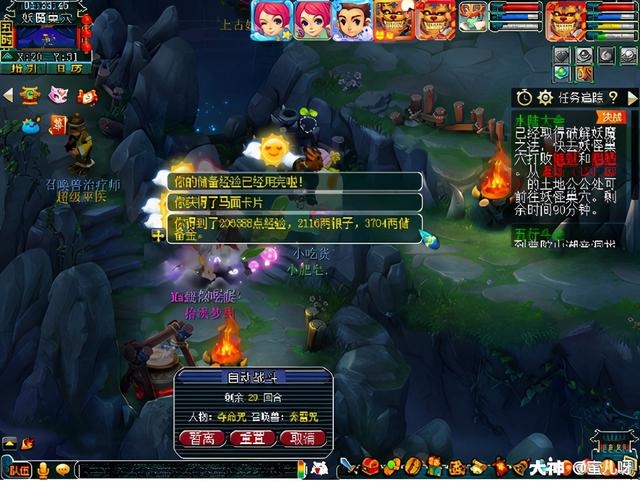Select the brown-haired boy party portrait
Viewport: 640px width, 481px height.
coord(350,19)
